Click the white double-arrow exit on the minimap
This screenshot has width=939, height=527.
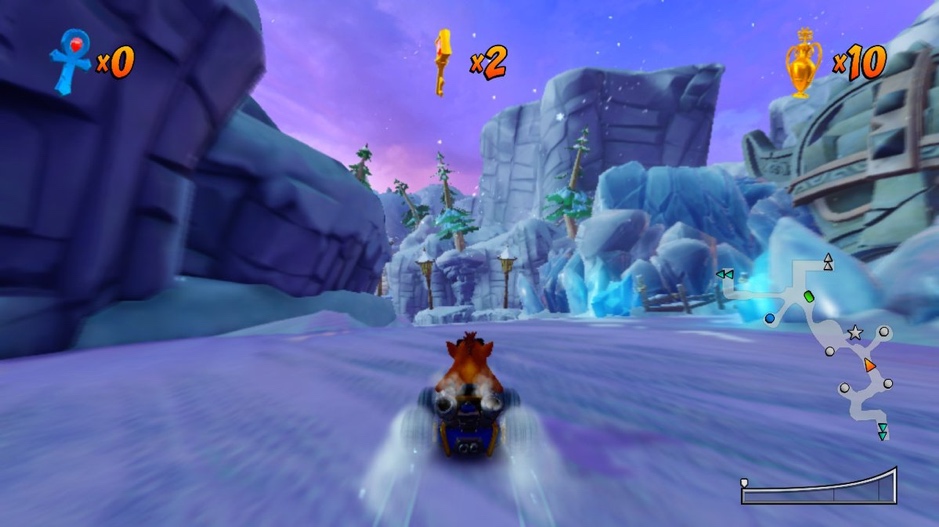tap(827, 262)
